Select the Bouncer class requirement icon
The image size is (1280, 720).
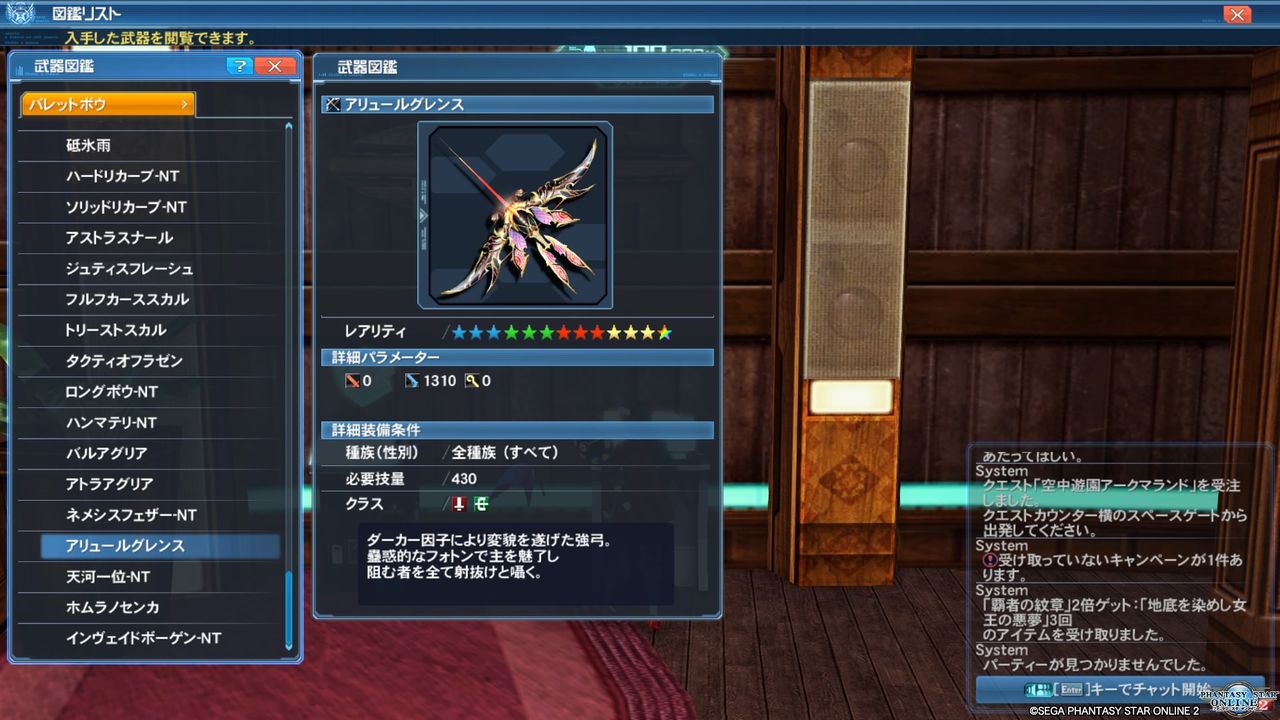pos(483,504)
